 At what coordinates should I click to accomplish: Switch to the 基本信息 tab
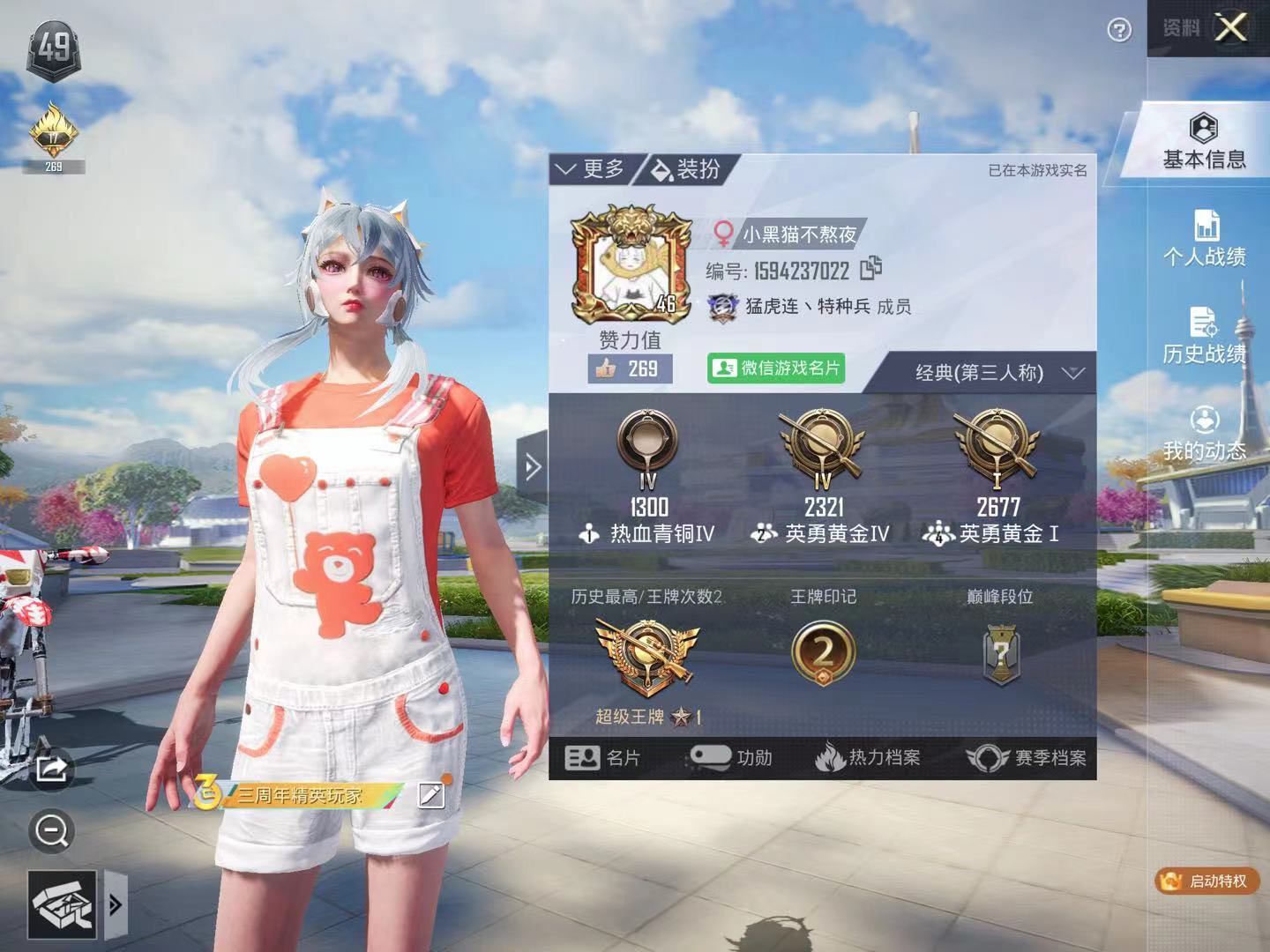tap(1204, 141)
